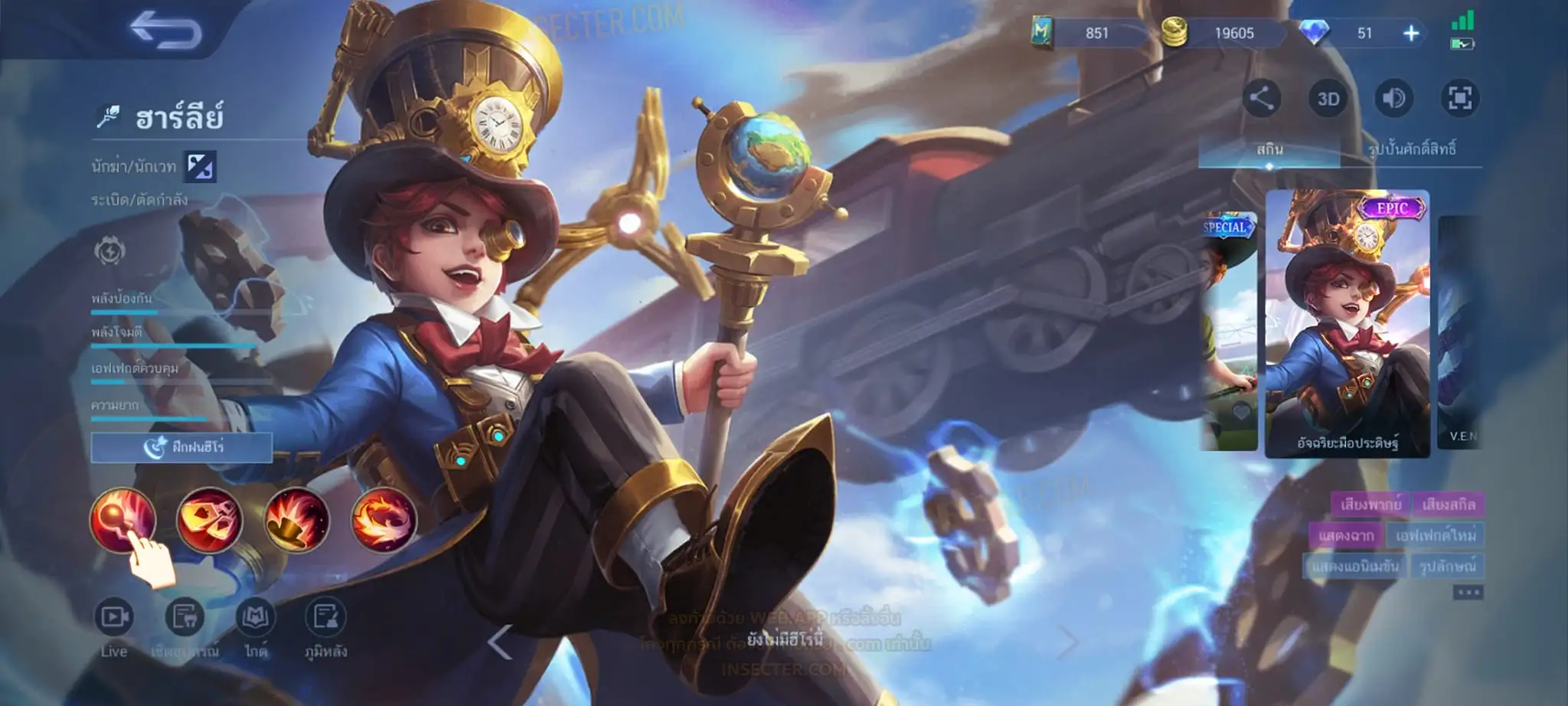Open the ภูมิหลัง background story
The width and height of the screenshot is (1568, 706).
point(325,617)
